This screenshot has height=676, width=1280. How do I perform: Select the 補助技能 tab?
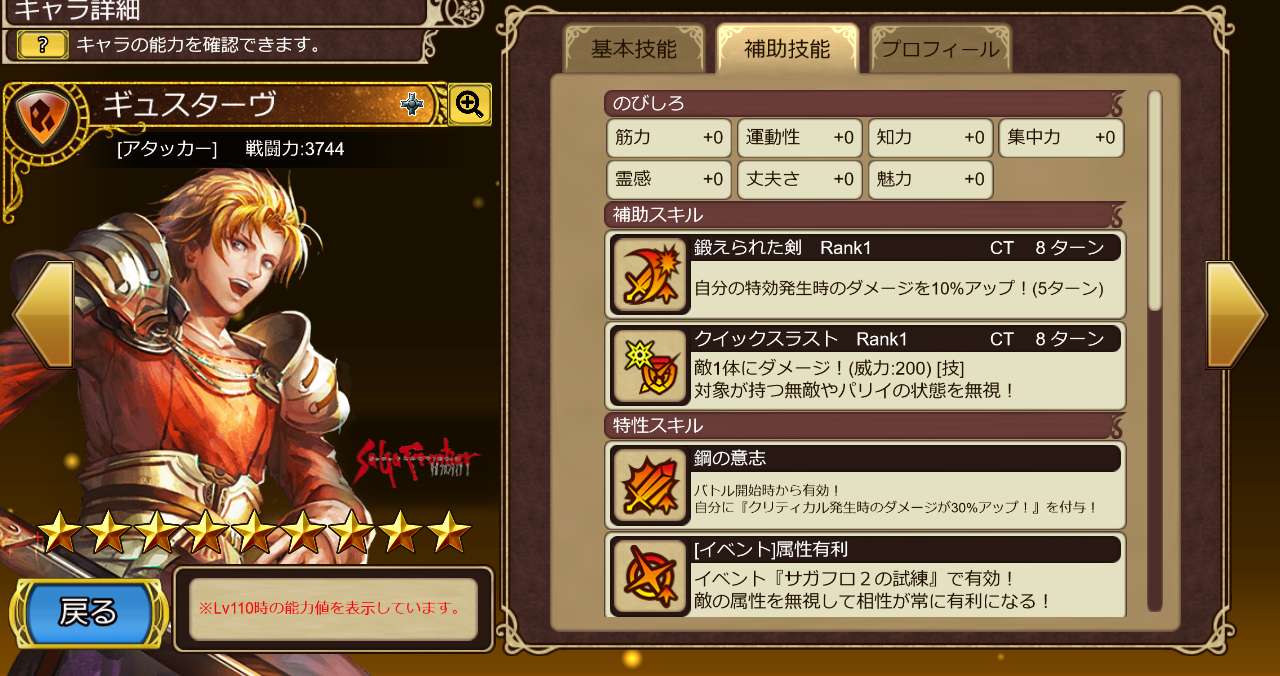(787, 49)
